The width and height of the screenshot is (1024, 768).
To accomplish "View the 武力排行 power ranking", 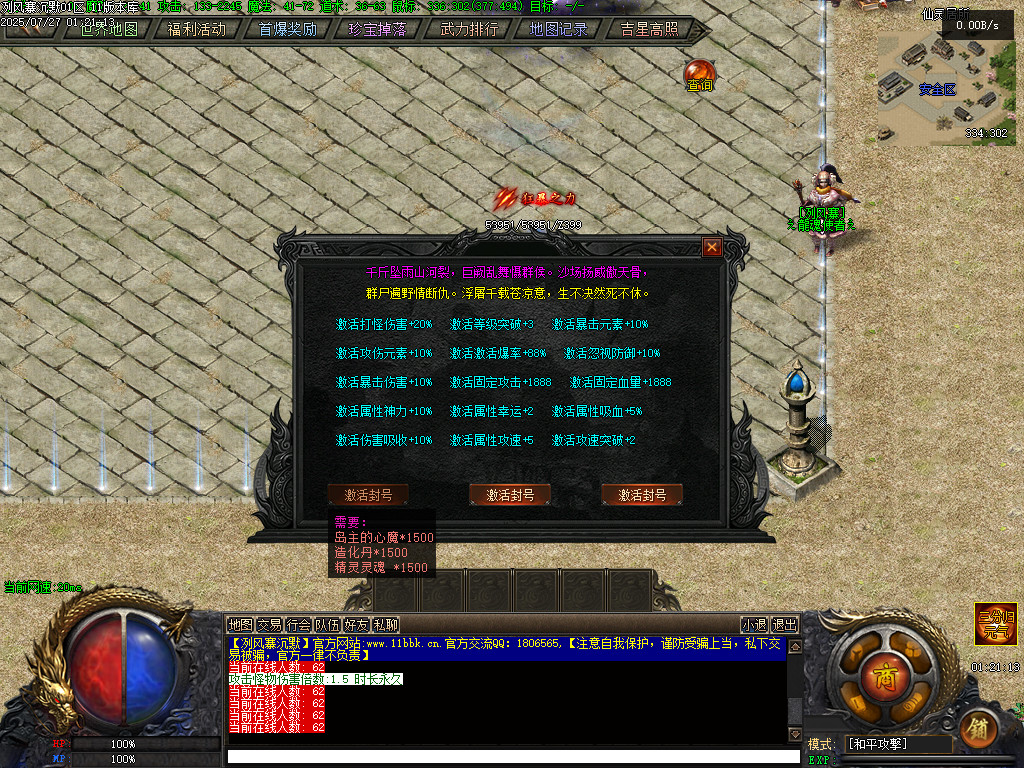I will [468, 29].
